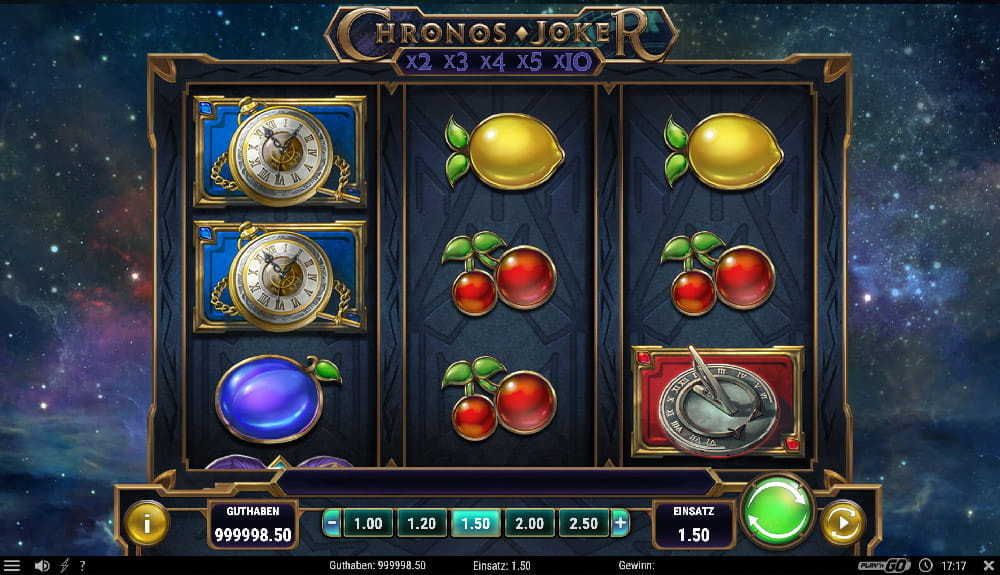Screen dimensions: 1000x575
Task: Choose the 1.20 bet amount
Action: coord(422,523)
